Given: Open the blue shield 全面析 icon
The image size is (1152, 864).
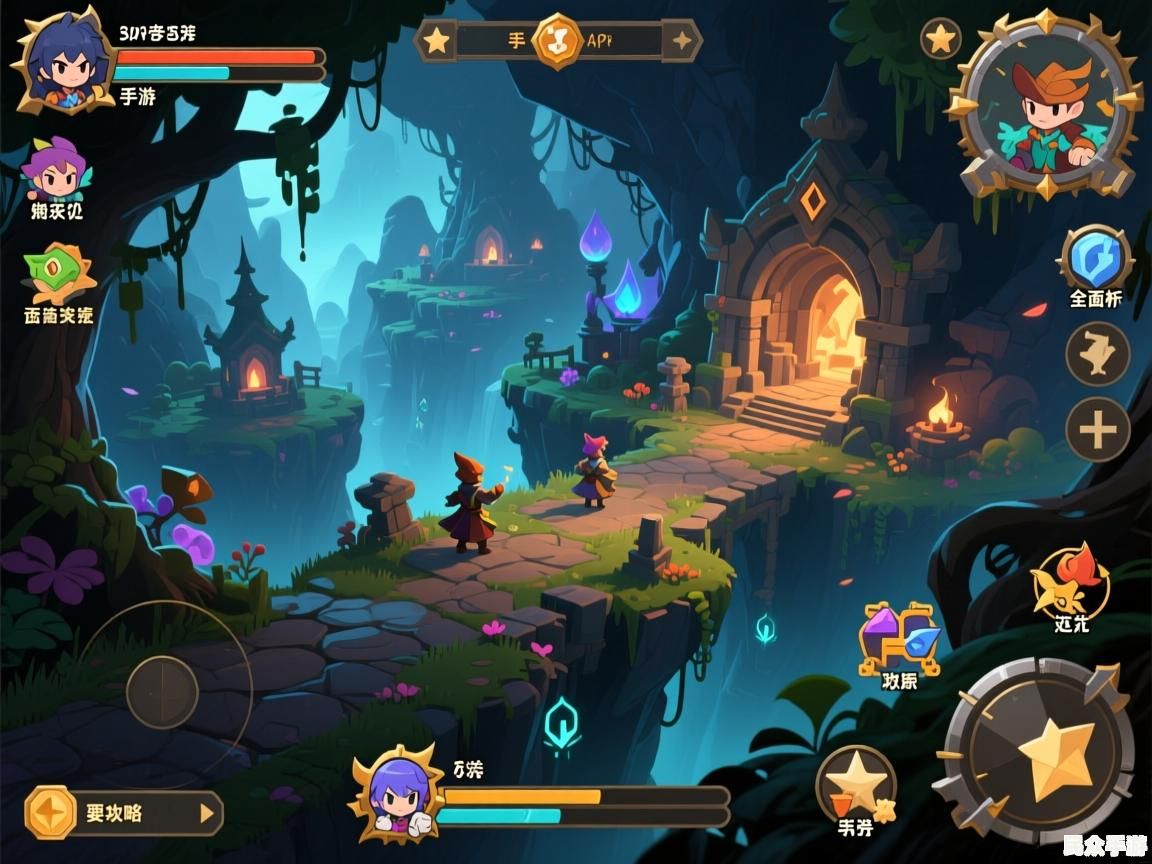Looking at the screenshot, I should click(x=1094, y=259).
